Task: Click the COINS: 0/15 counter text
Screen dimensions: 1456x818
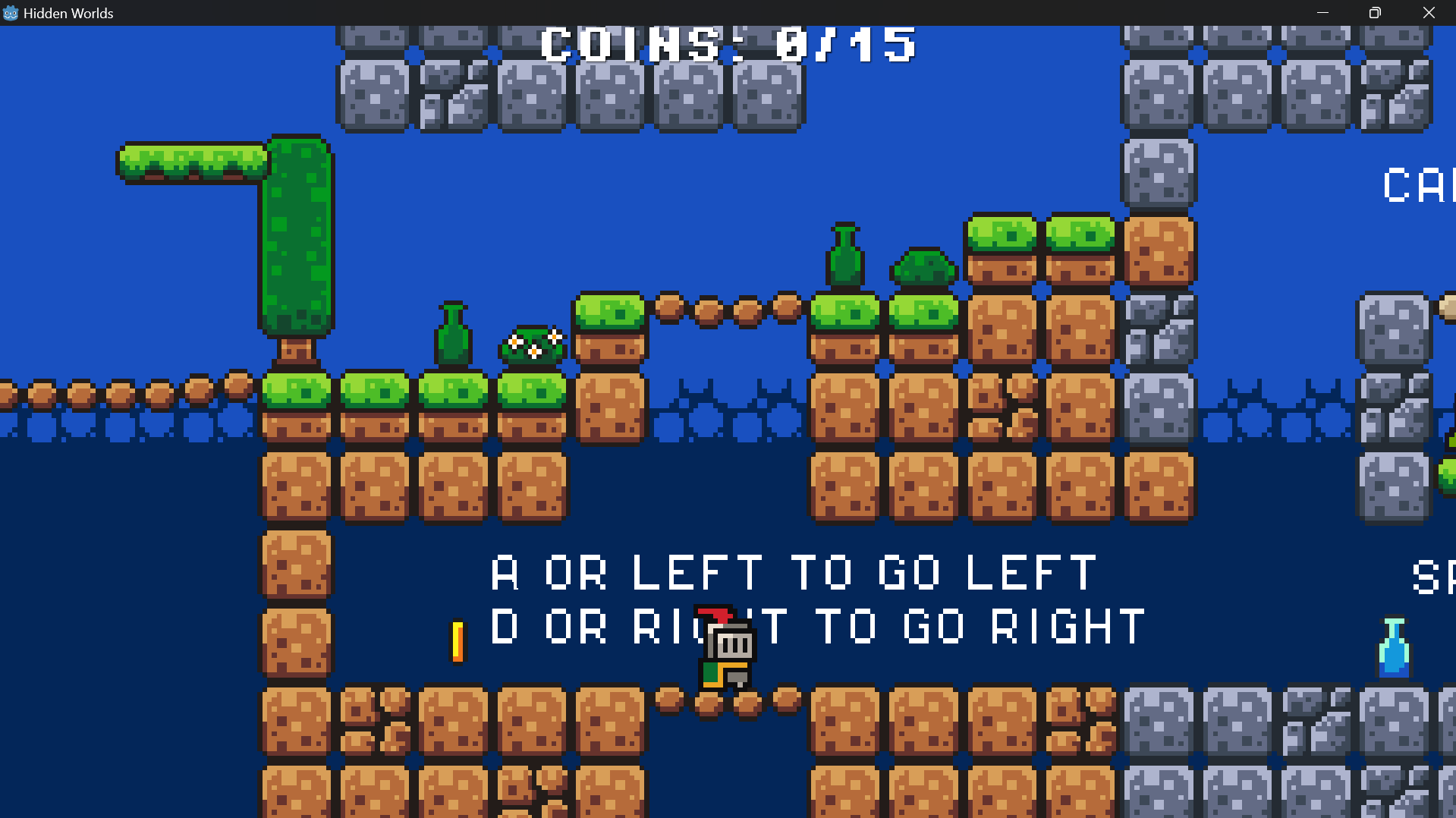Action: tap(728, 44)
